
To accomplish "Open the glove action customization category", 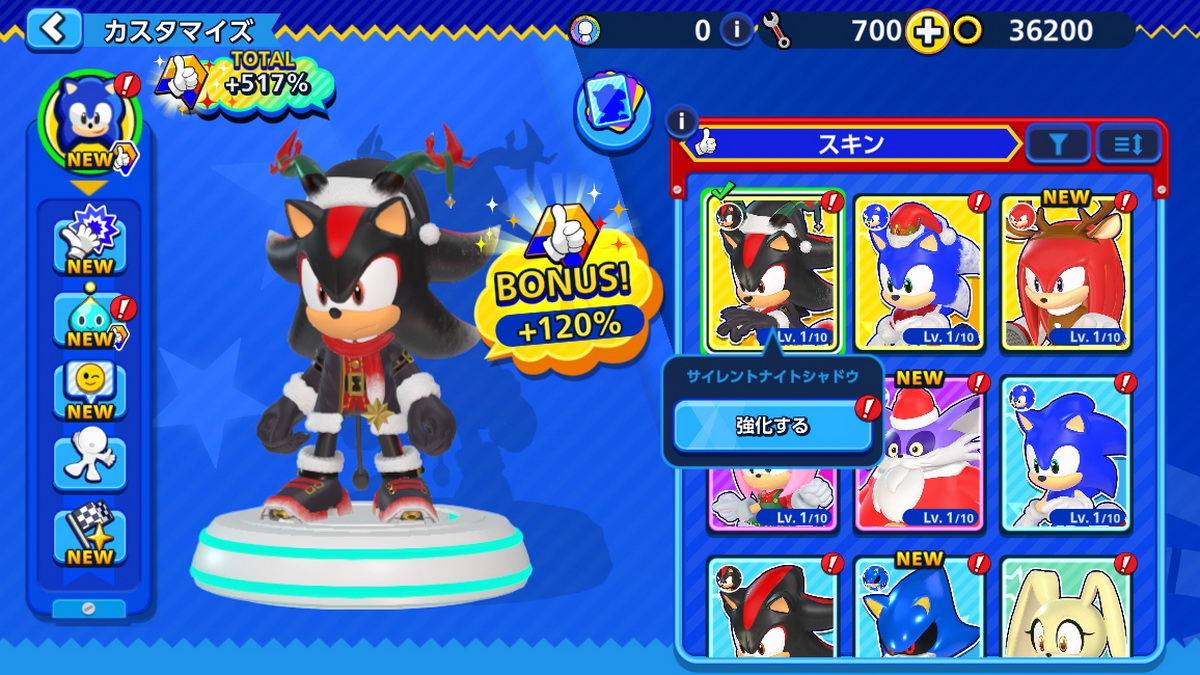I will (90, 239).
